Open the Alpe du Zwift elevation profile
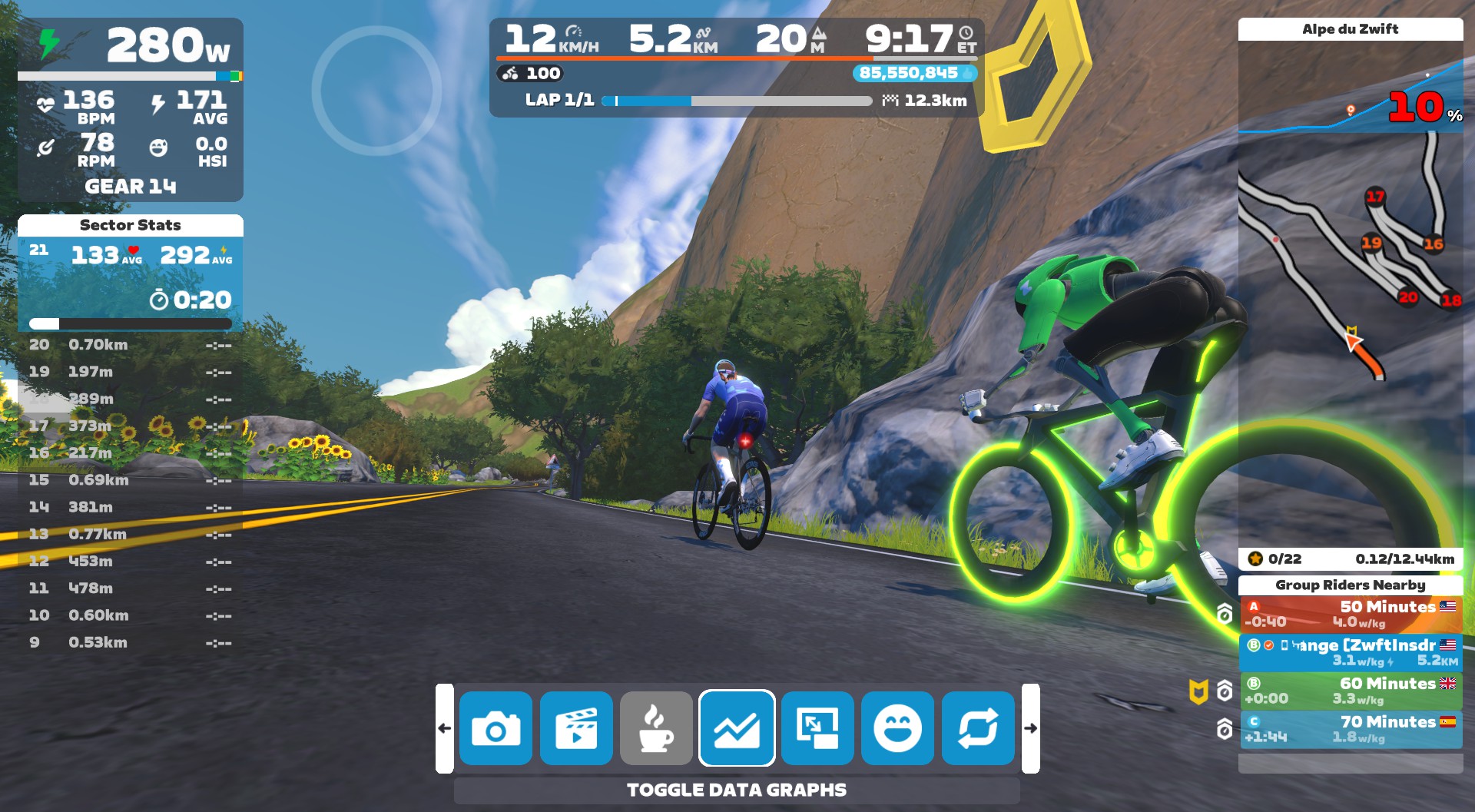The width and height of the screenshot is (1475, 812). 1351,96
